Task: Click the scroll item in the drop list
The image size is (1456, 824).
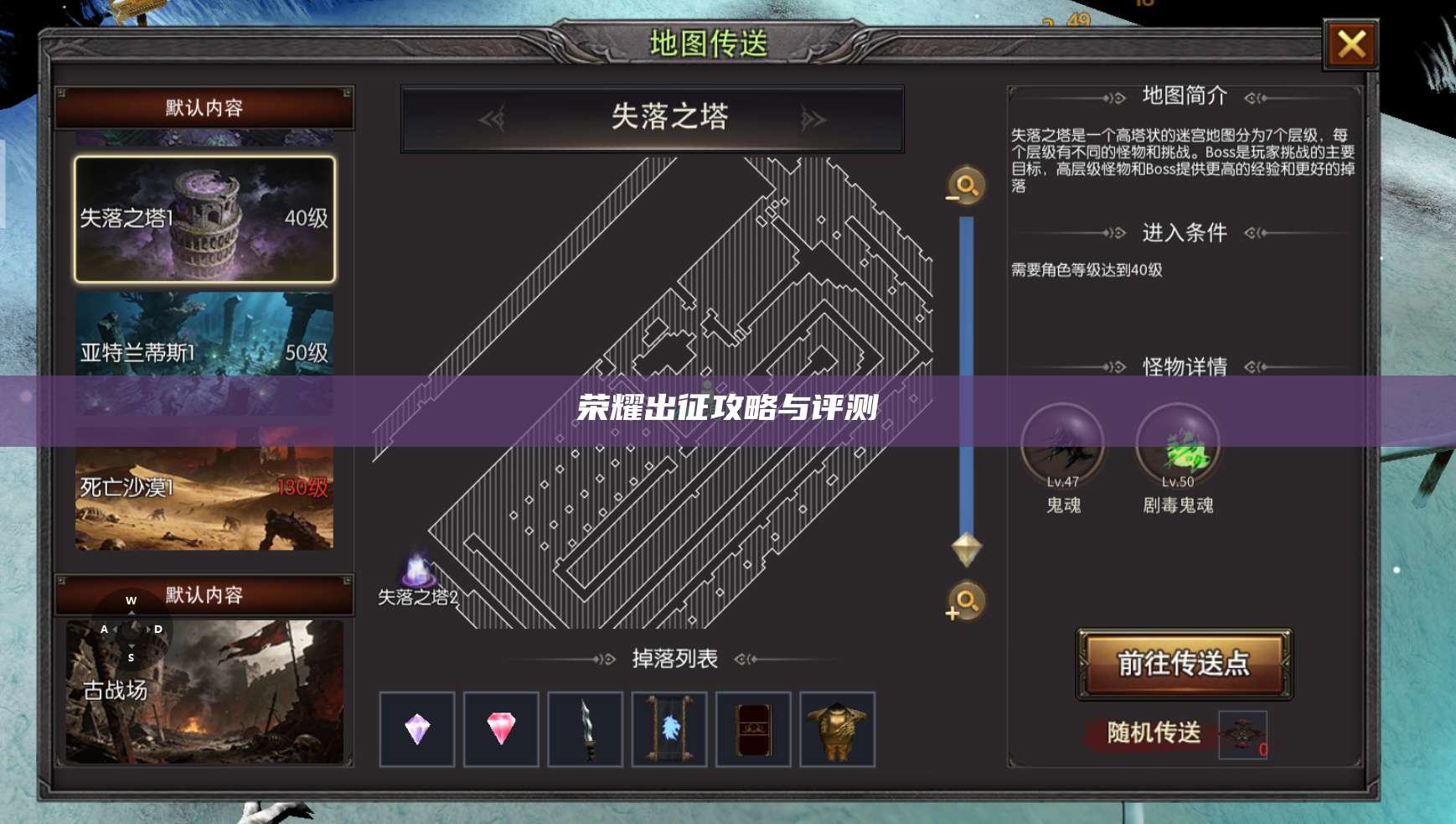Action: (x=669, y=728)
